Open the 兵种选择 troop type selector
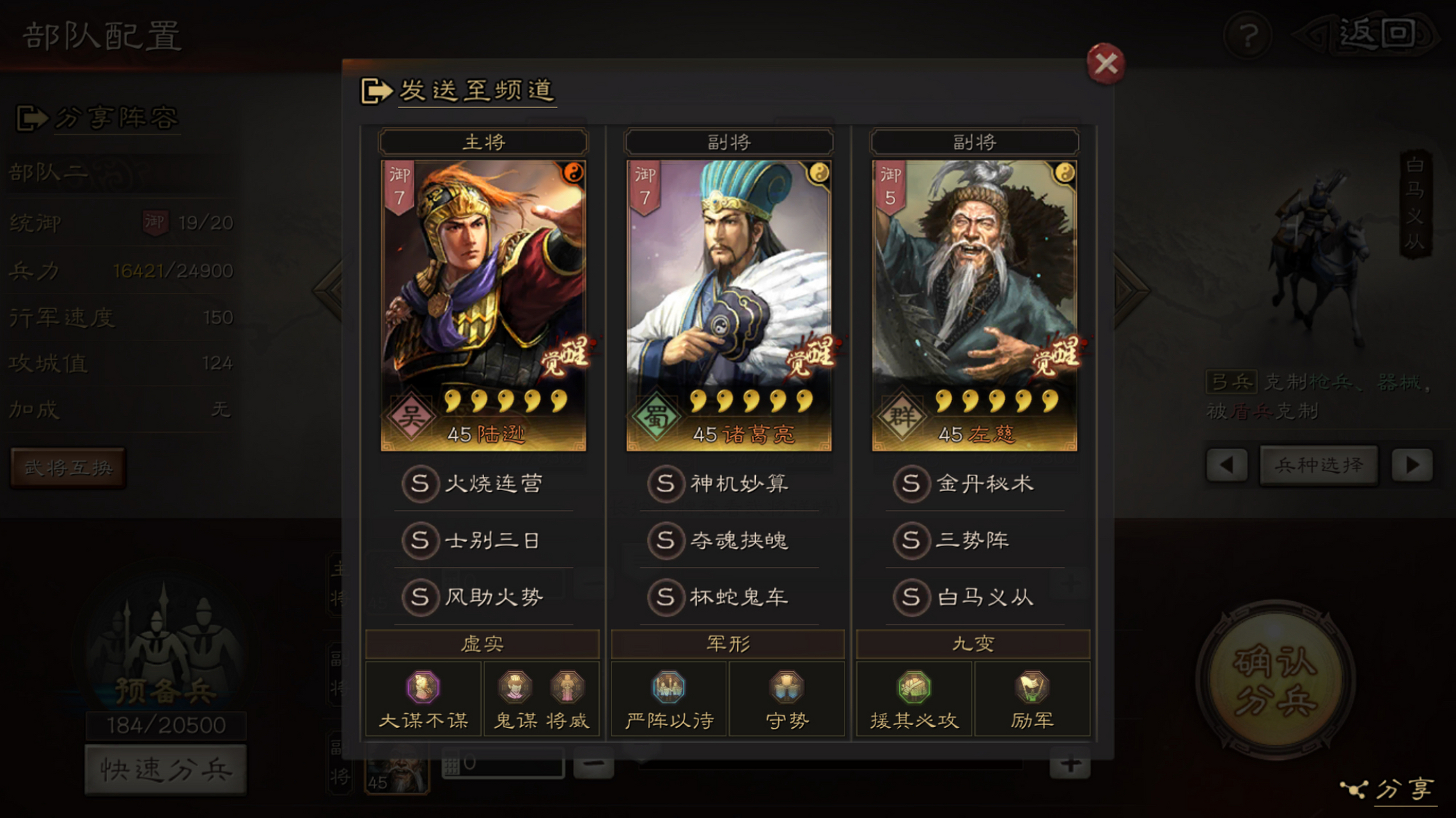This screenshot has height=818, width=1456. click(1319, 465)
